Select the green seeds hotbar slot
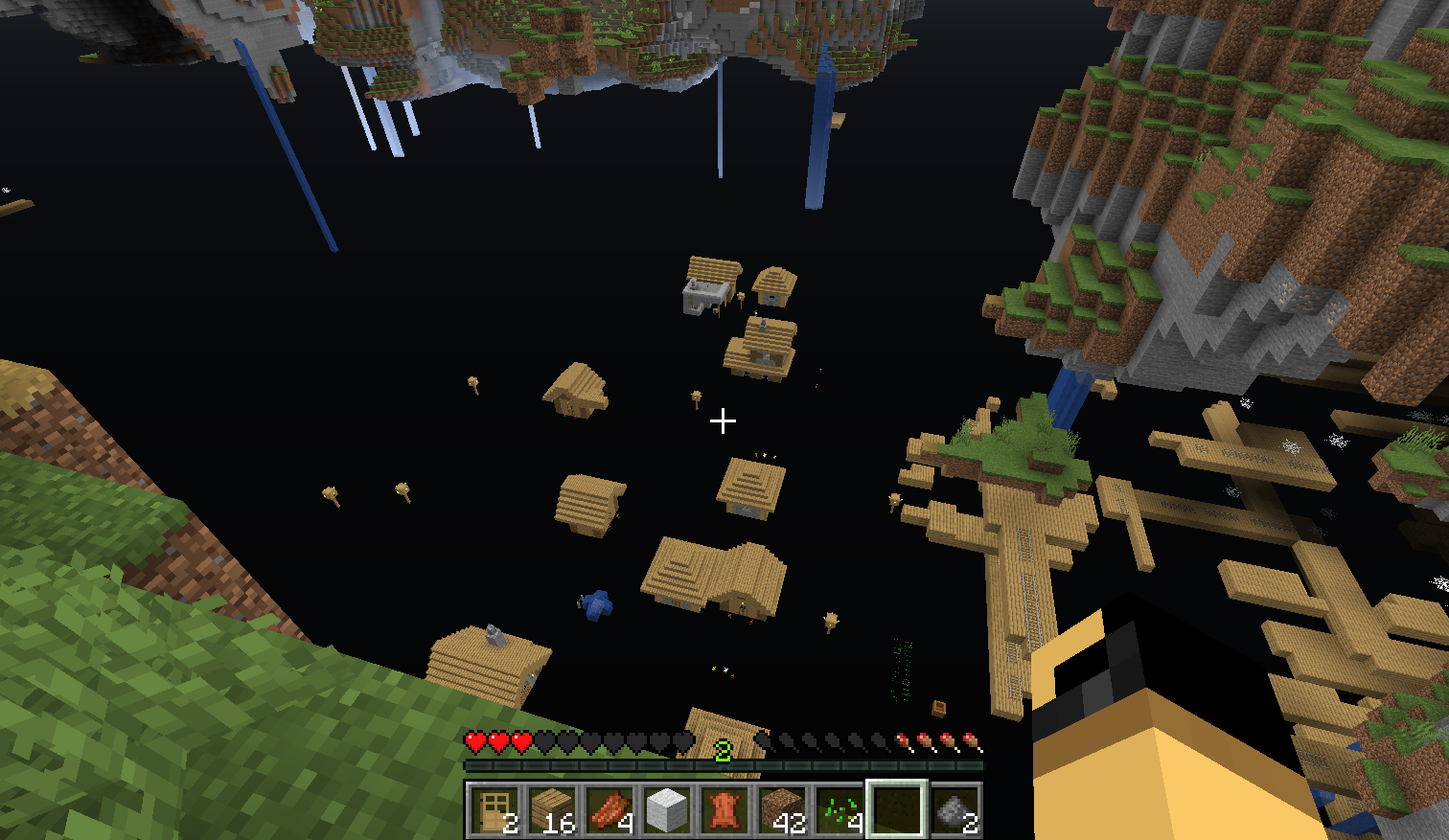This screenshot has height=840, width=1449. pos(839,810)
